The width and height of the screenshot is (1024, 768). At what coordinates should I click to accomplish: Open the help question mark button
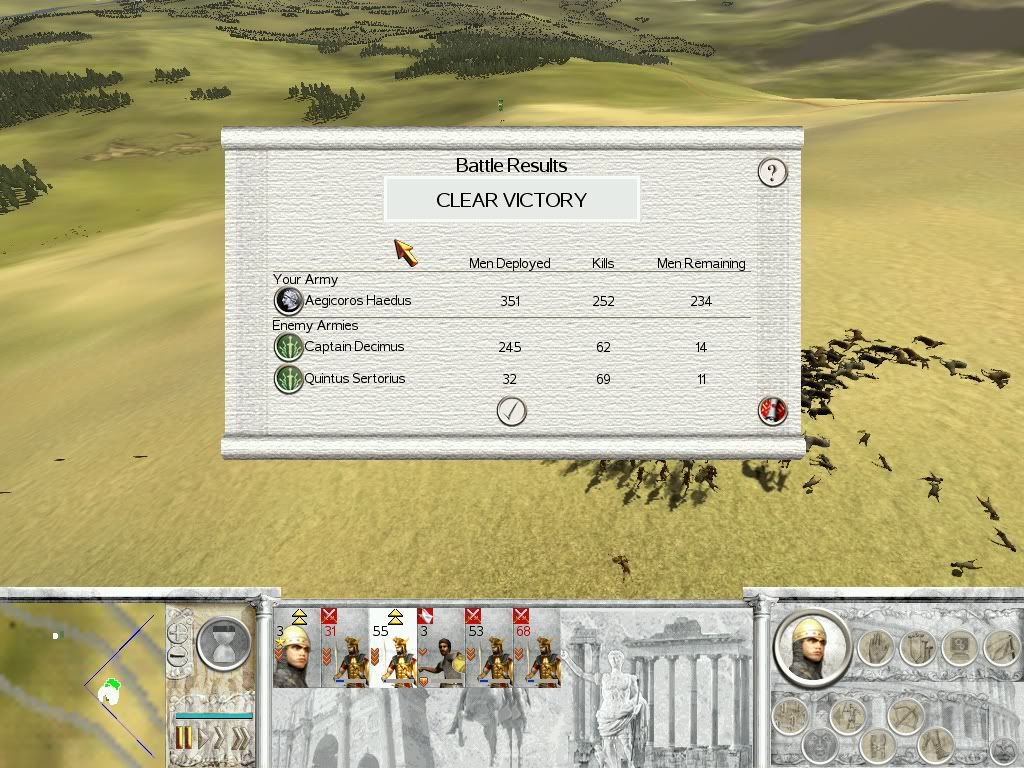[772, 172]
